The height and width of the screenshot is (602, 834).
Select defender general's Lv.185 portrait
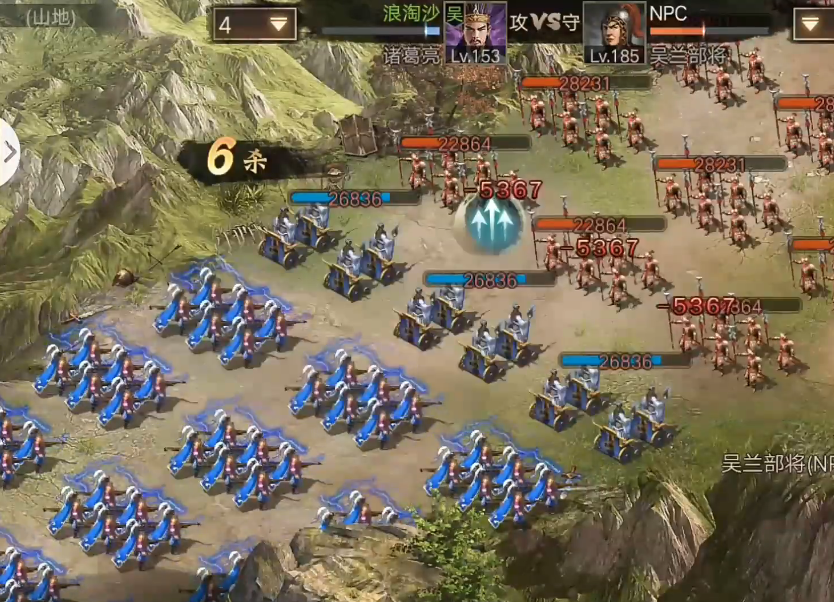pos(613,32)
